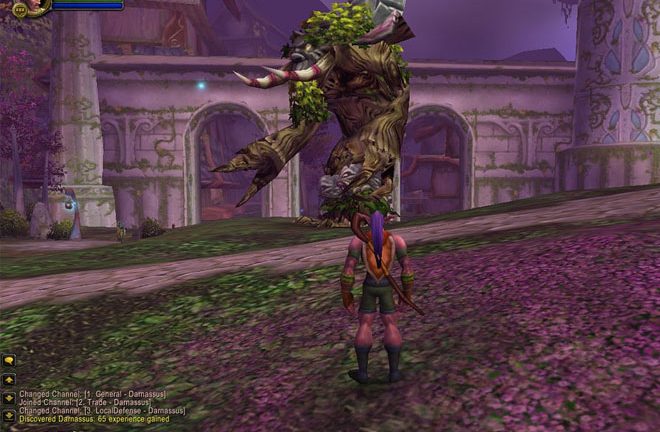Image resolution: width=660 pixels, height=432 pixels.
Task: Click the chat scroll-down arrow button
Action: coord(8,398)
